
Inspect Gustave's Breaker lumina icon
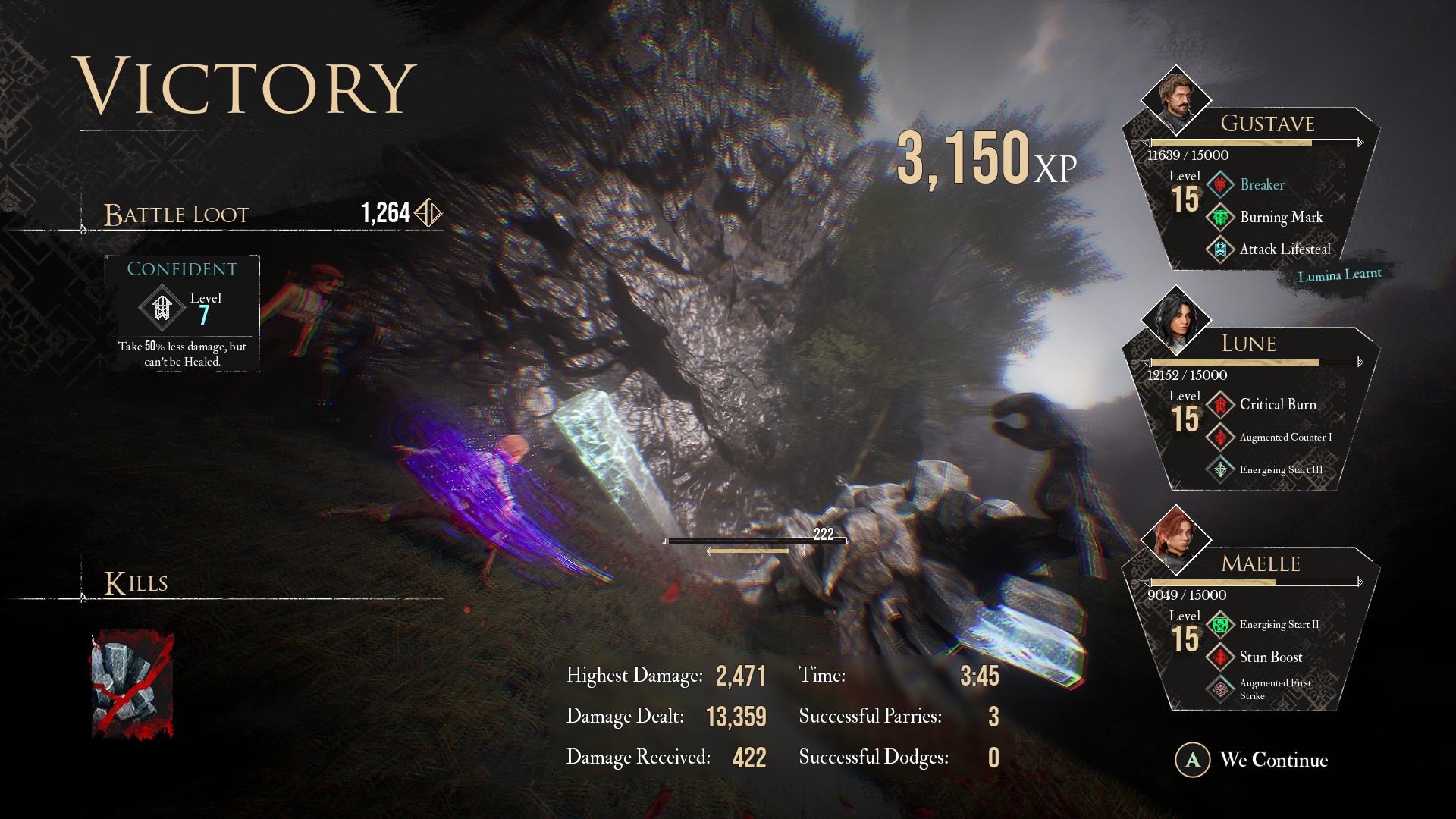pyautogui.click(x=1220, y=185)
